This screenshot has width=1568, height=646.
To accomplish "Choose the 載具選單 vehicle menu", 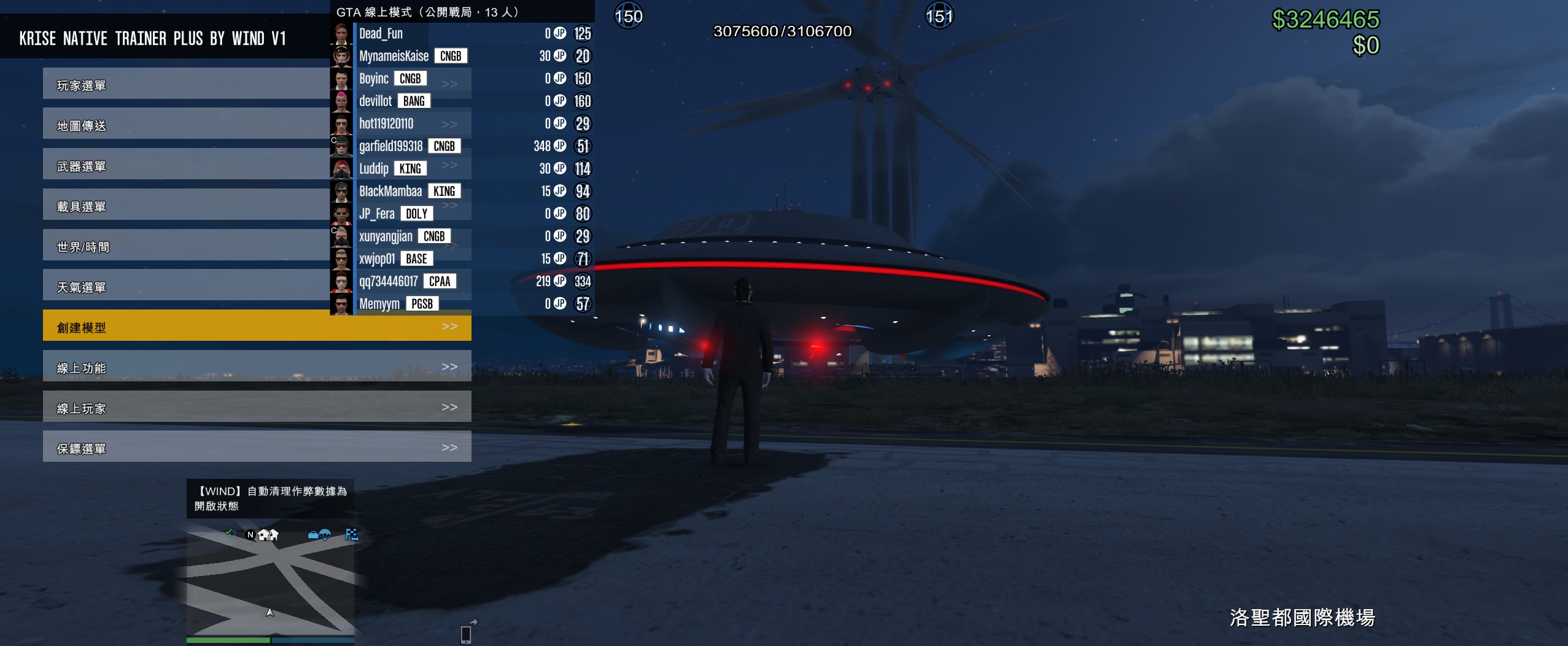I will tap(184, 205).
